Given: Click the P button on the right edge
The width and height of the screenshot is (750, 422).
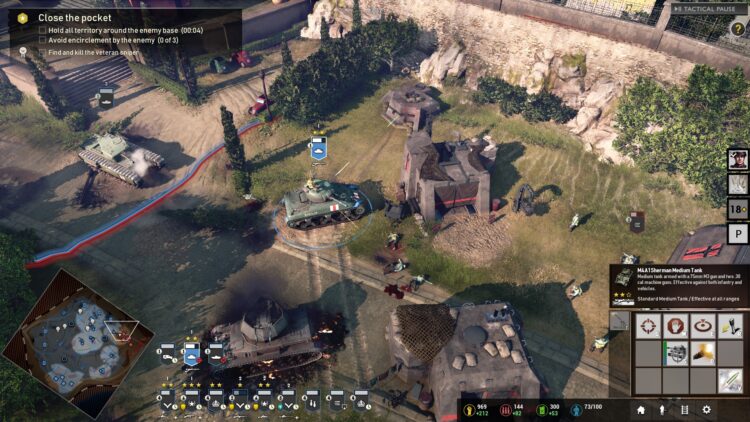Looking at the screenshot, I should (738, 233).
